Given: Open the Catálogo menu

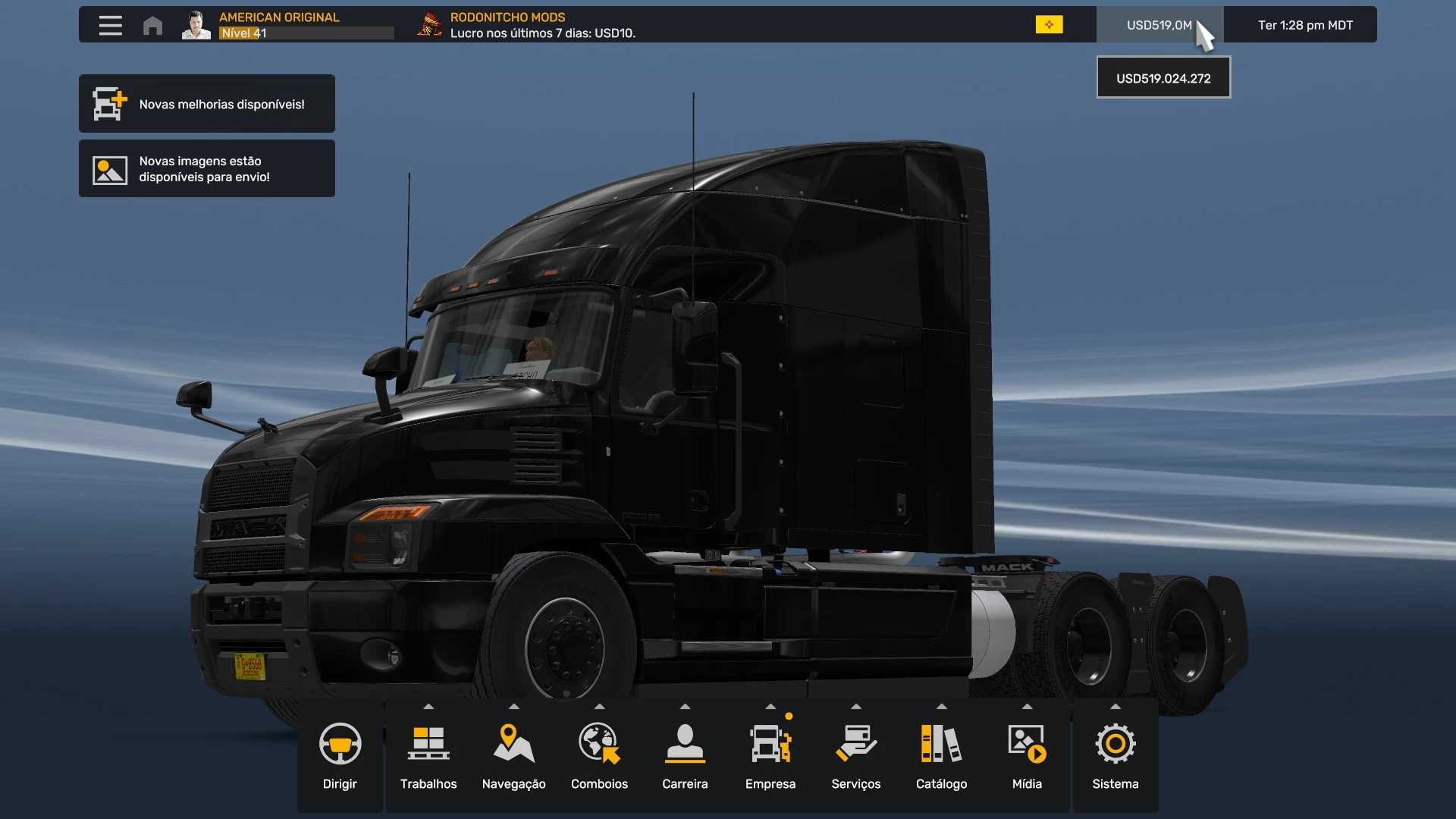Looking at the screenshot, I should tap(941, 755).
